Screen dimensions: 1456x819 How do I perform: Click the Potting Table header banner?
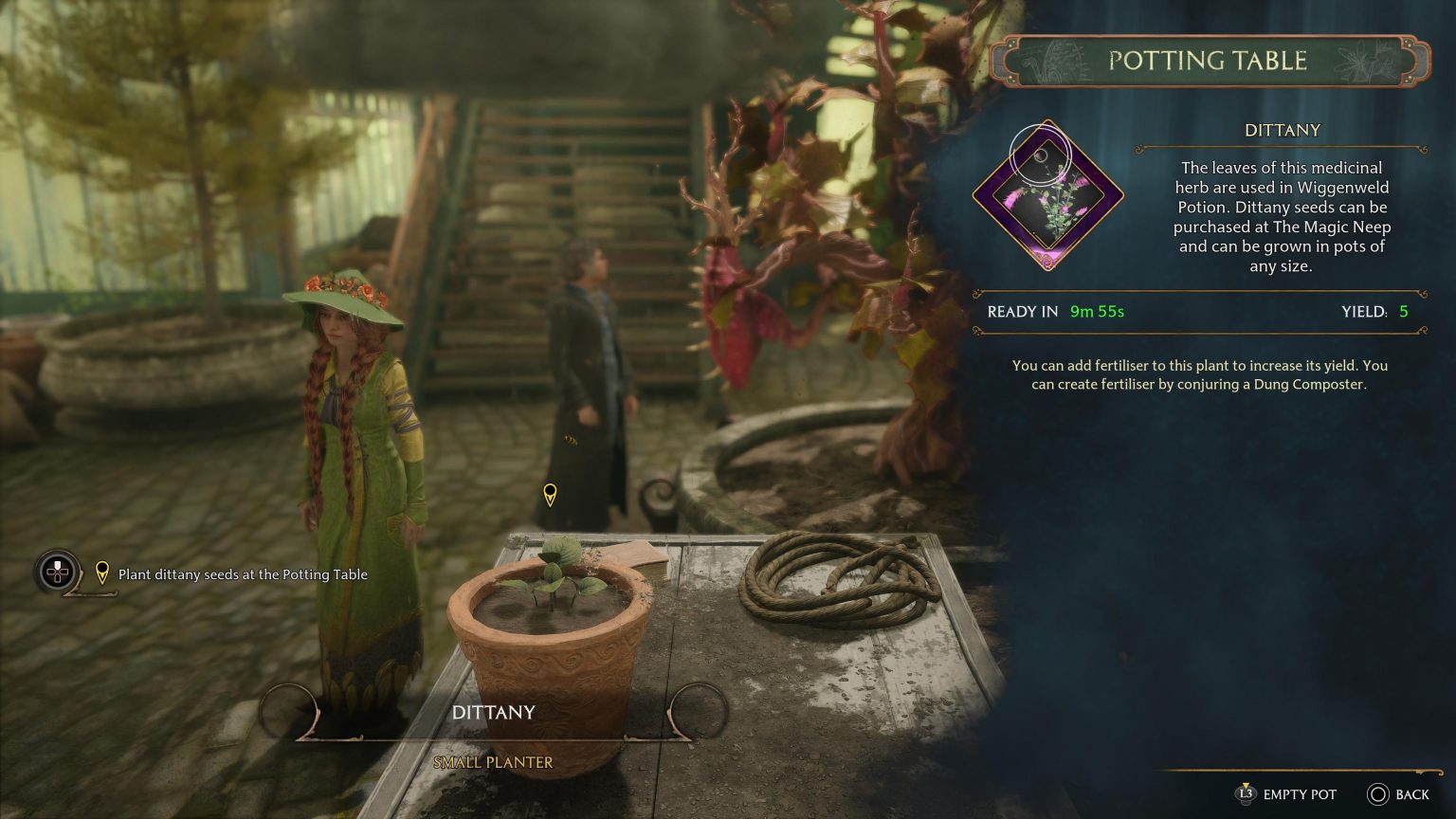1209,60
